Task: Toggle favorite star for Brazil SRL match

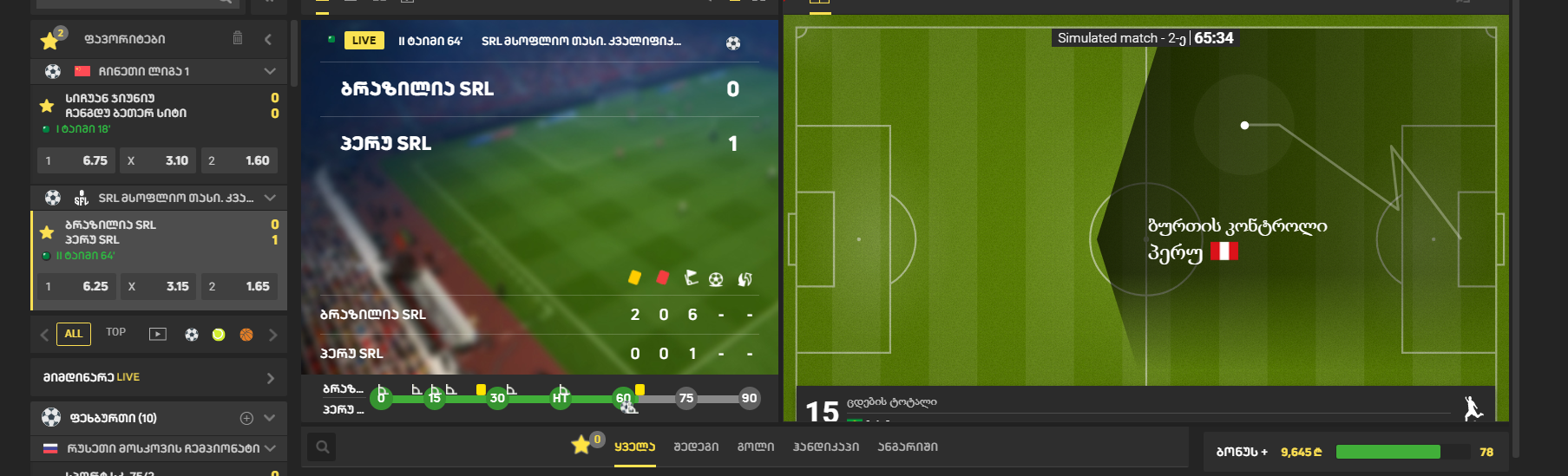Action: point(47,232)
